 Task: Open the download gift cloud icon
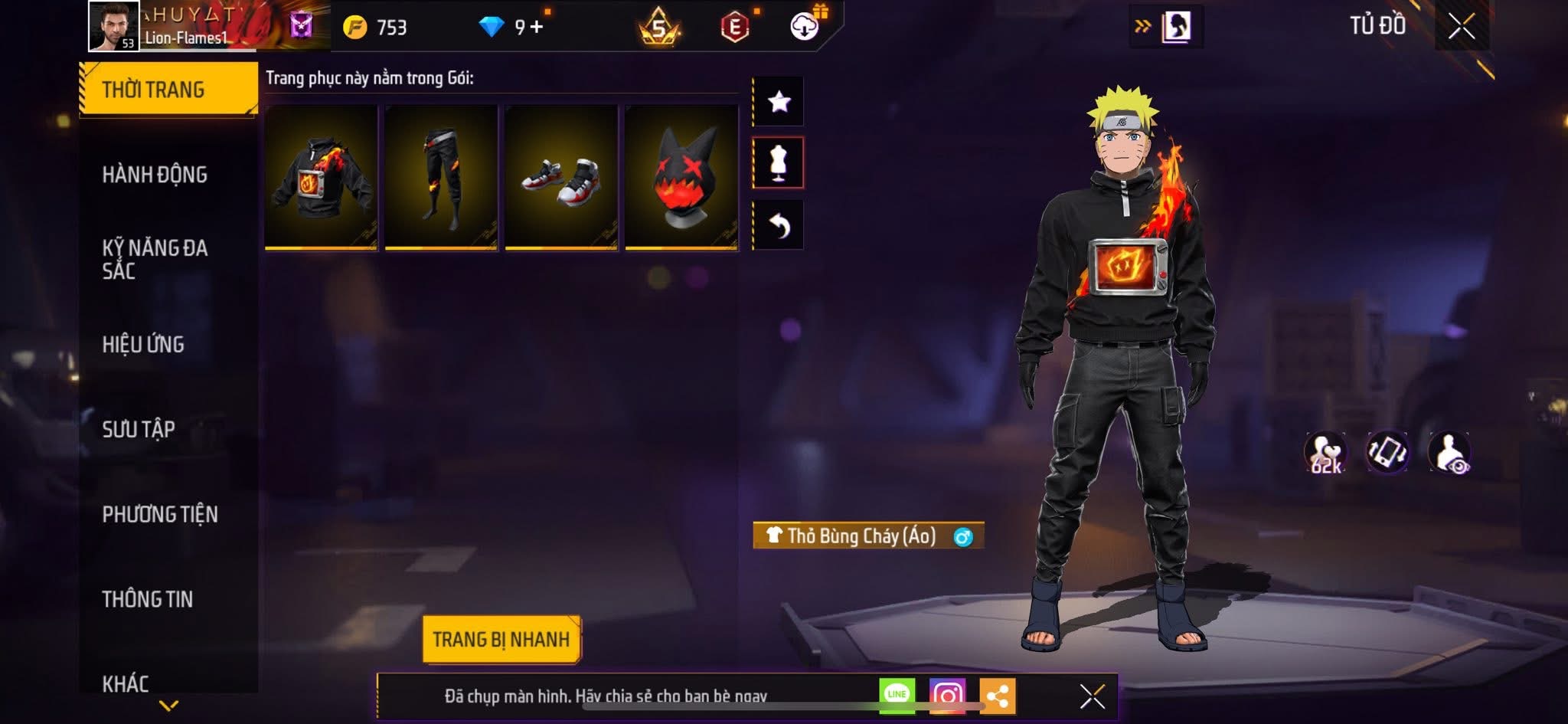[802, 26]
